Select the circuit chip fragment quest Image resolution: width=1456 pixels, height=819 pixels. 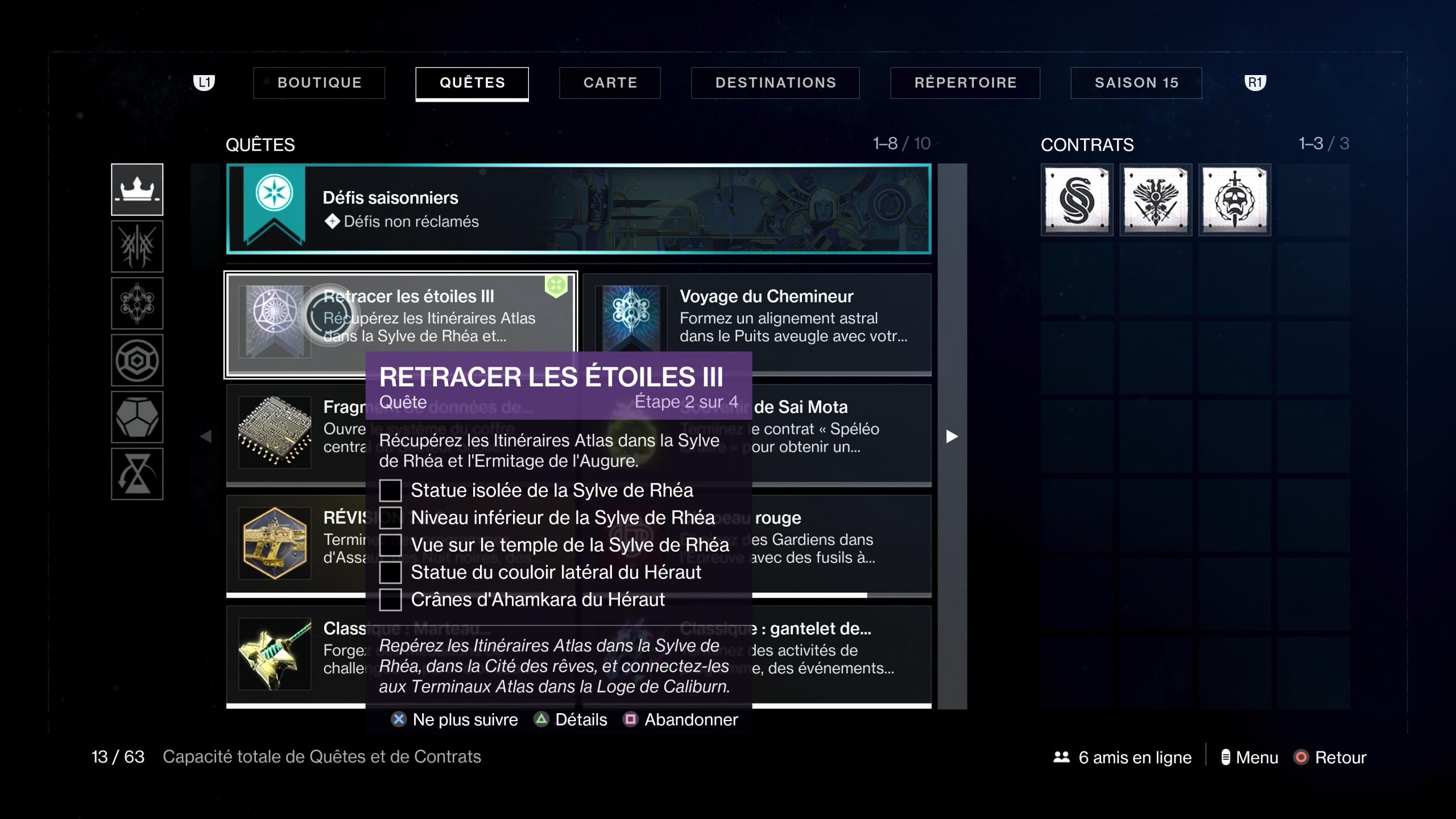(275, 432)
